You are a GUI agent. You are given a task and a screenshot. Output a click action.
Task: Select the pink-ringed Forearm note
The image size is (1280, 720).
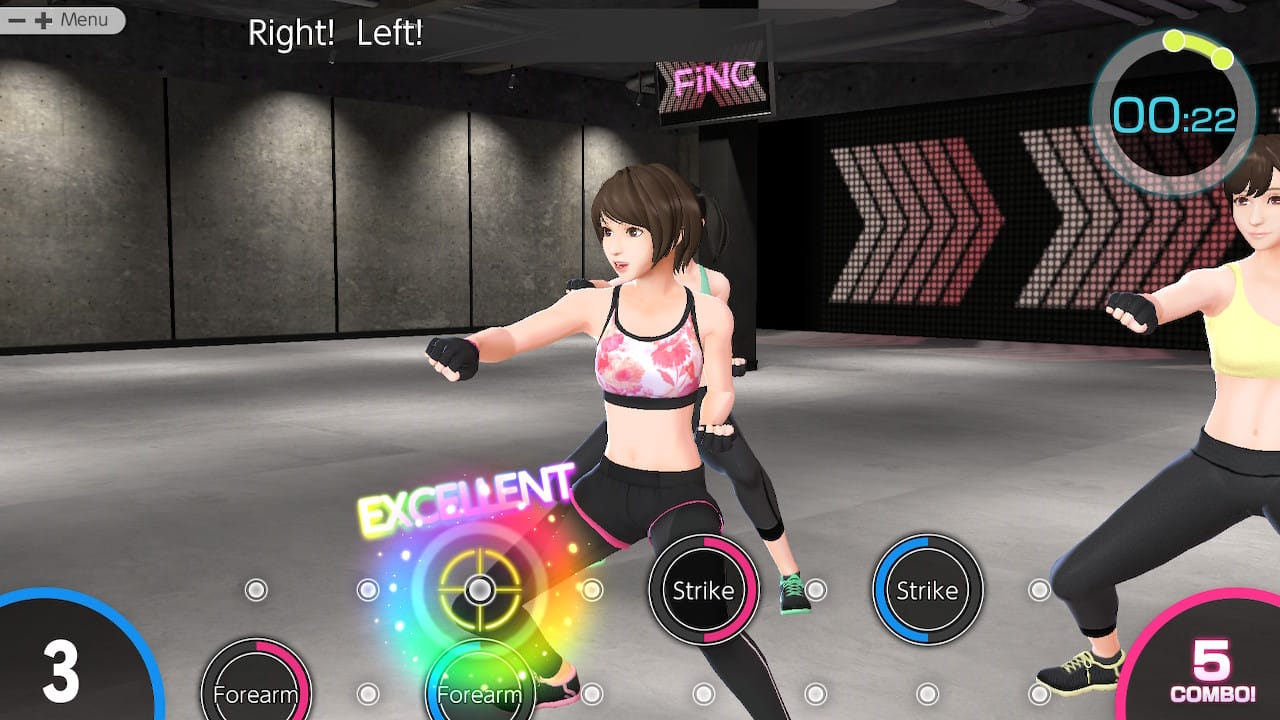tap(256, 692)
